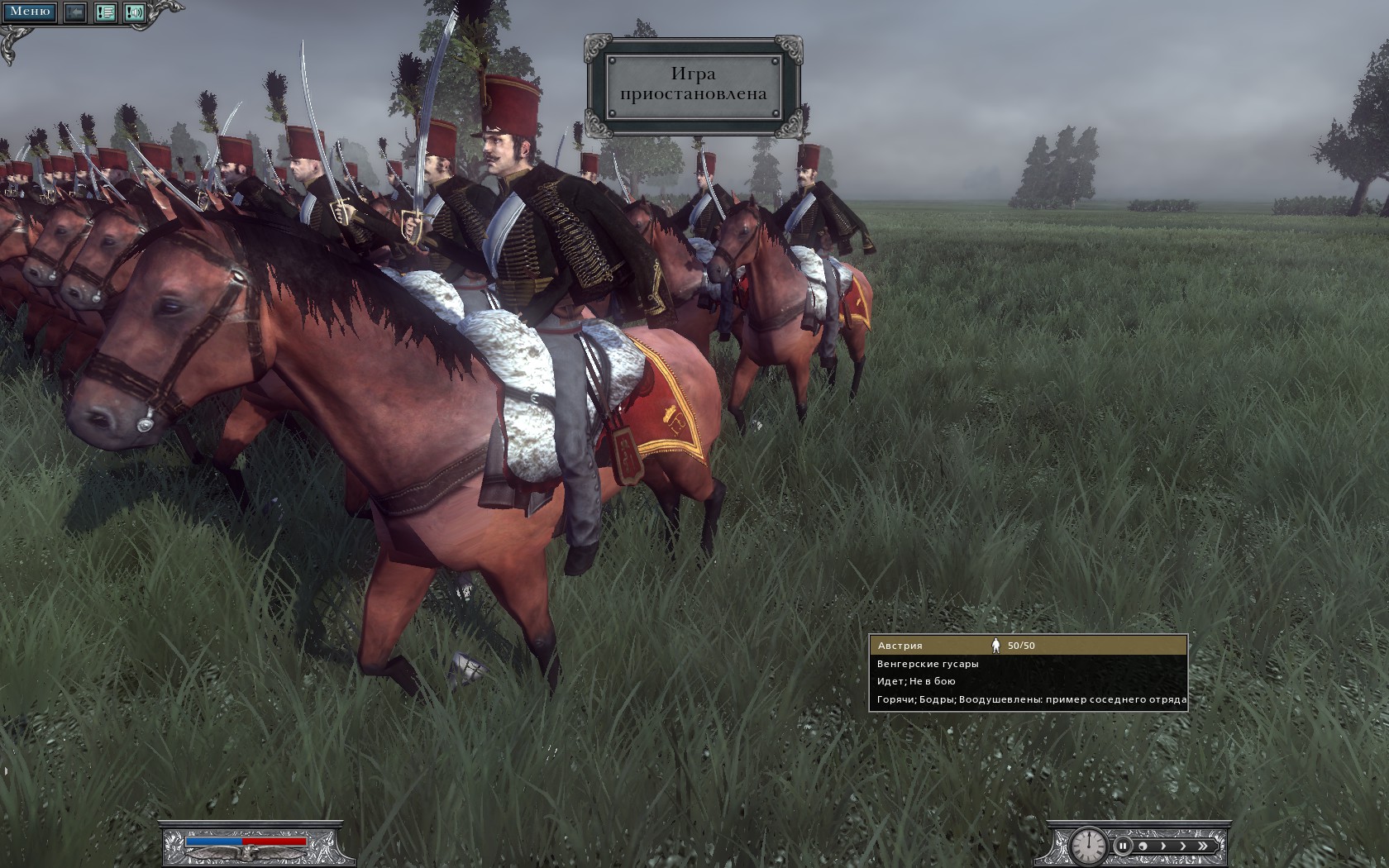Click the pause button in speed controls
Screen dimensions: 1389x868
(x=1122, y=846)
